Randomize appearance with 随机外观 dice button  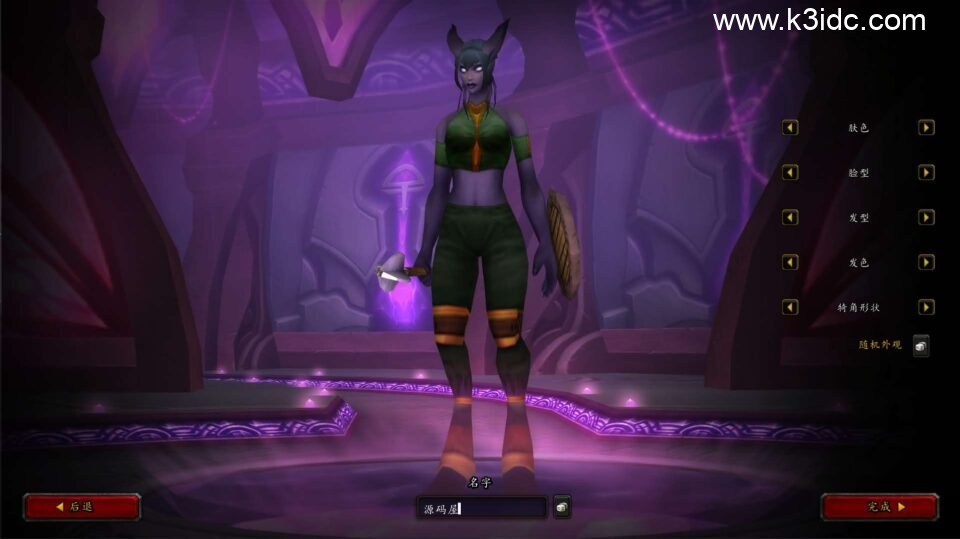click(x=920, y=346)
